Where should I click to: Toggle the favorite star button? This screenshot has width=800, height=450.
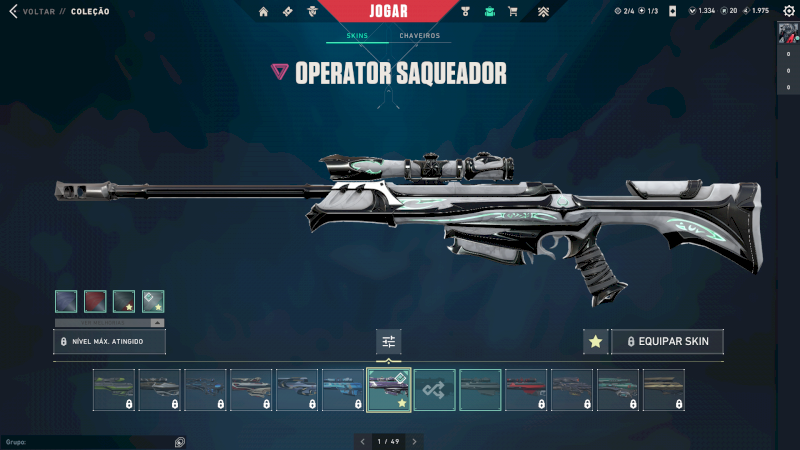[x=595, y=342]
